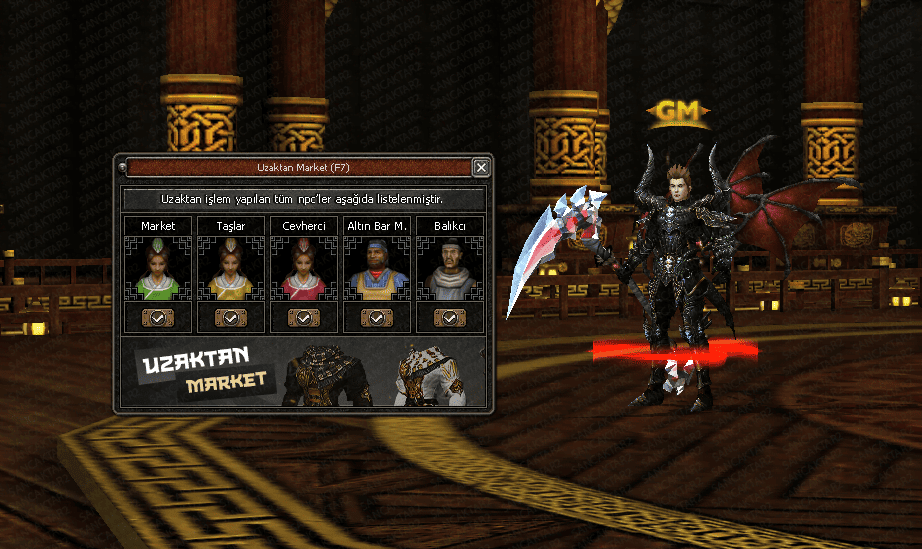This screenshot has height=549, width=922.
Task: Close the Uzaktan Market window
Action: (481, 167)
